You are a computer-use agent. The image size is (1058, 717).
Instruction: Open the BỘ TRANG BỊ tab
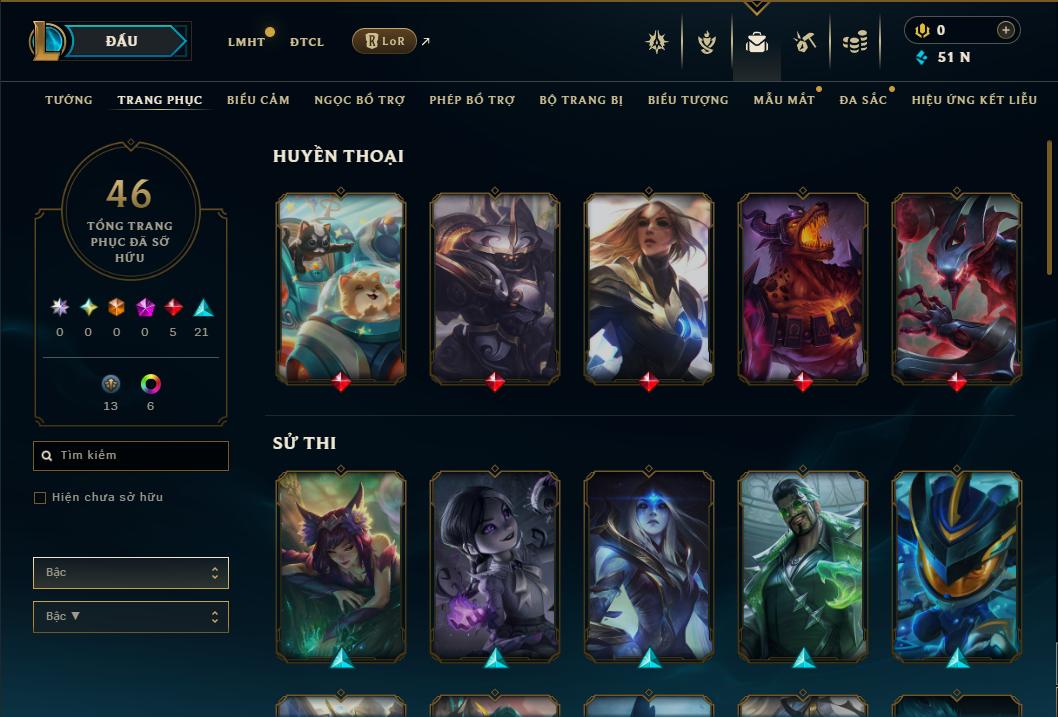[x=581, y=100]
